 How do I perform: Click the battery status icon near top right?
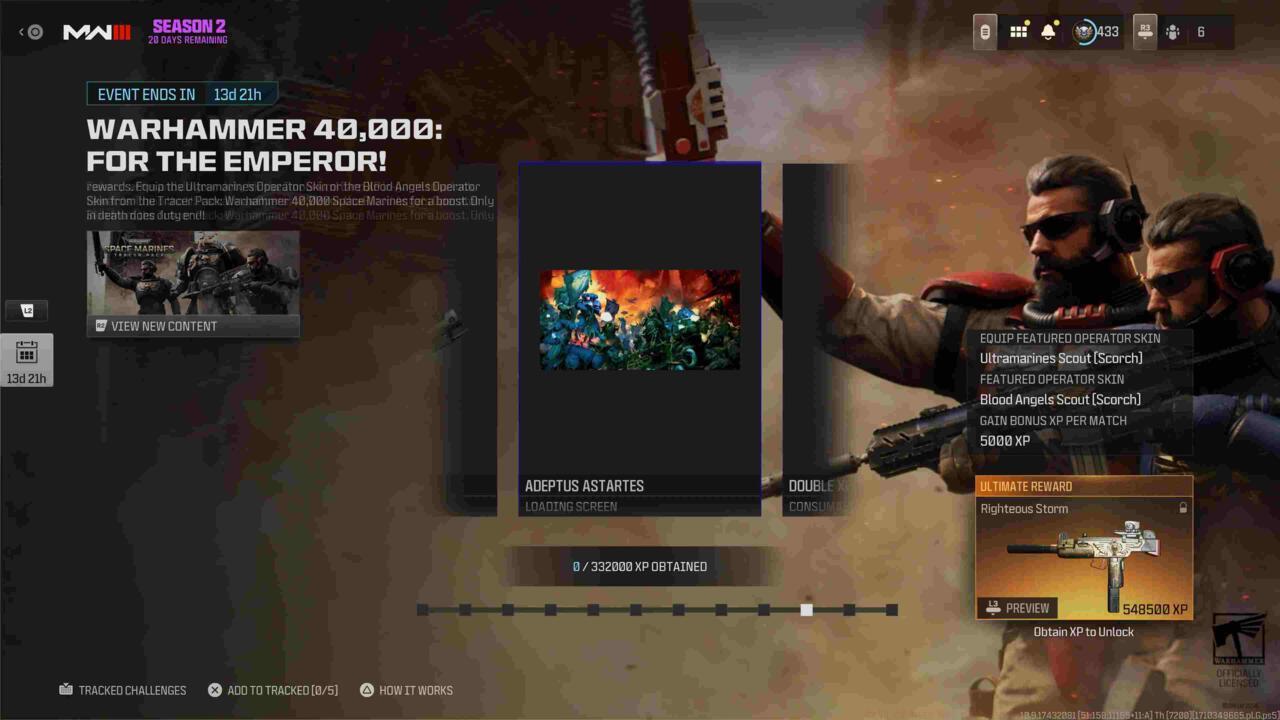[985, 31]
